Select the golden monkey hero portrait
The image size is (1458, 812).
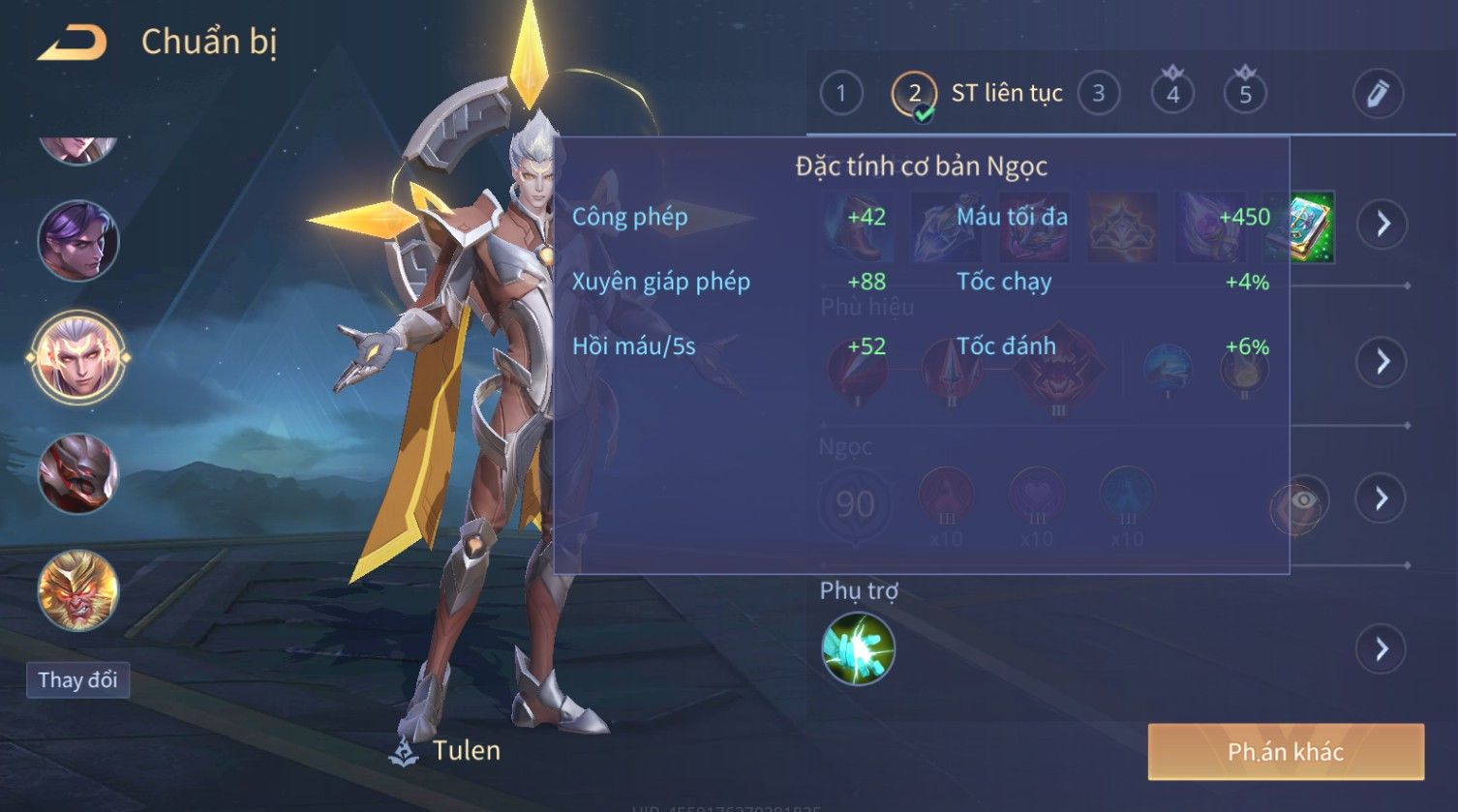78,590
